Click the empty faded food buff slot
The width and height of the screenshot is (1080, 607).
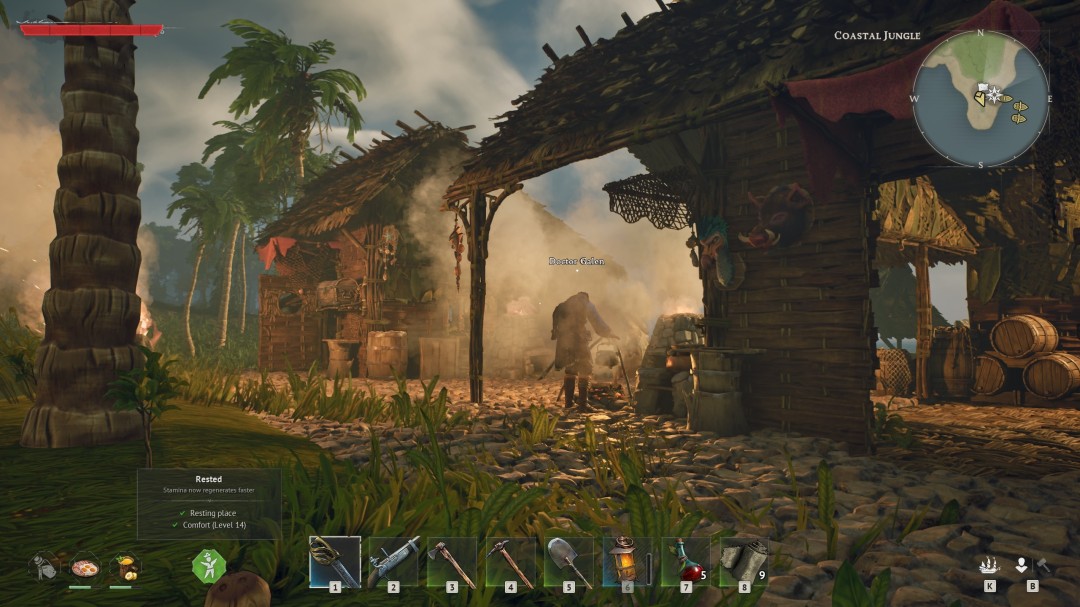(x=44, y=567)
